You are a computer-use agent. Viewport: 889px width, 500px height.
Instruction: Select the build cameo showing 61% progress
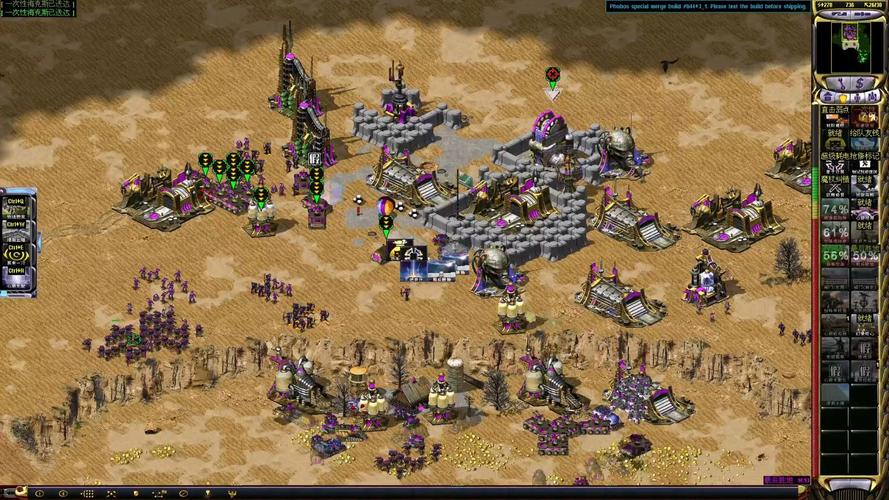[835, 233]
